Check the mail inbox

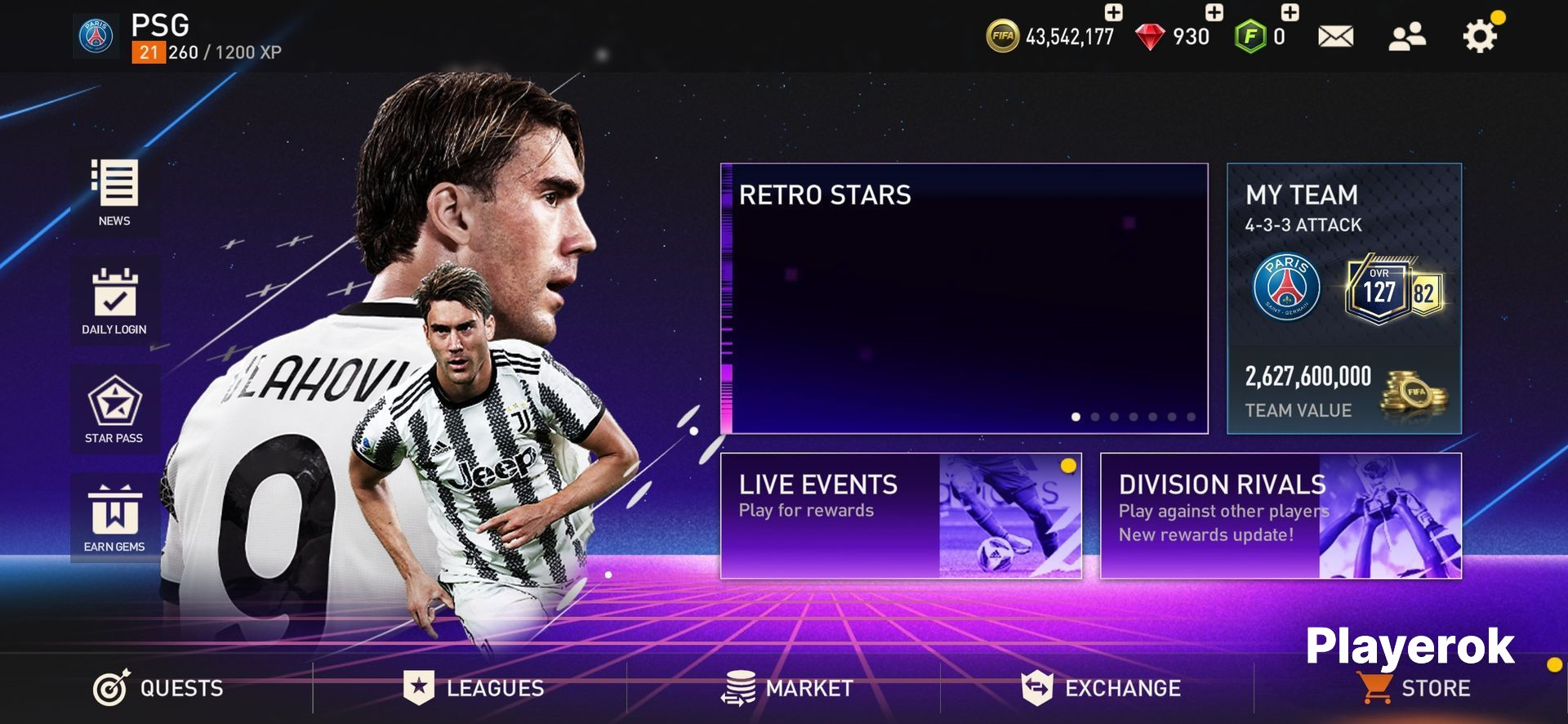[1335, 37]
